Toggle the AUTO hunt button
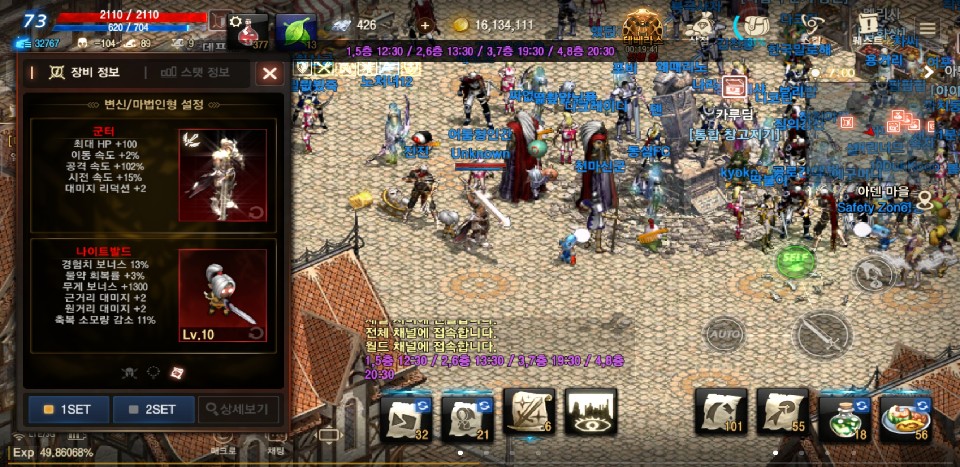 pyautogui.click(x=725, y=332)
